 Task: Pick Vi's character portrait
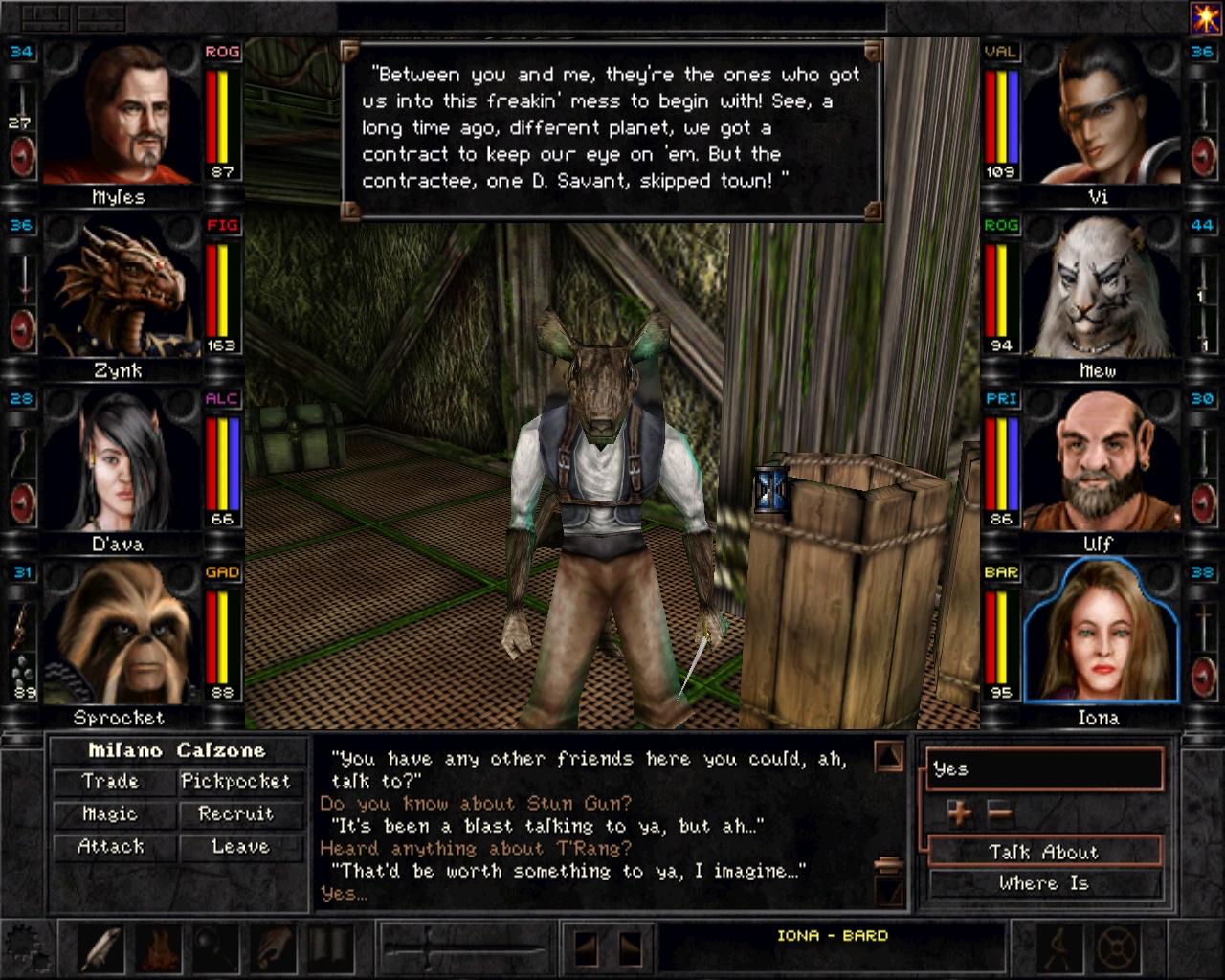click(1099, 115)
